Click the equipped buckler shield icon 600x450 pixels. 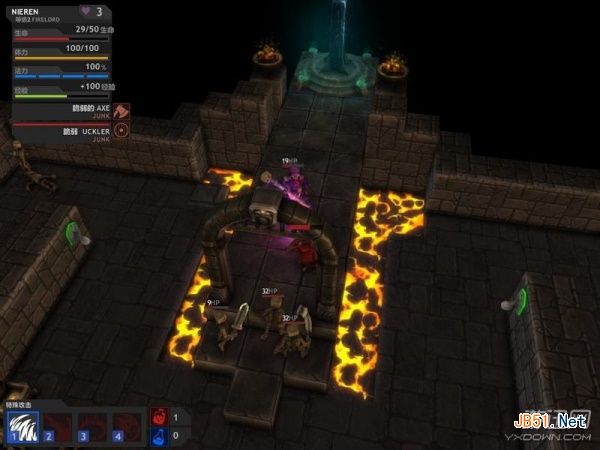point(122,130)
